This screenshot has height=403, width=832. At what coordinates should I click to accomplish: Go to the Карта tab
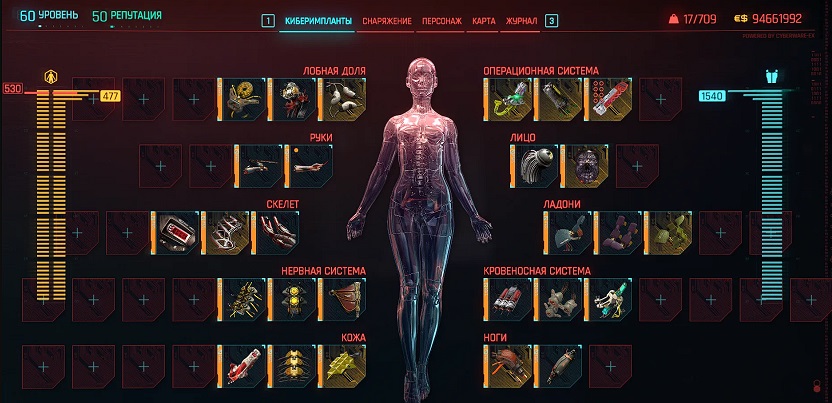(483, 20)
